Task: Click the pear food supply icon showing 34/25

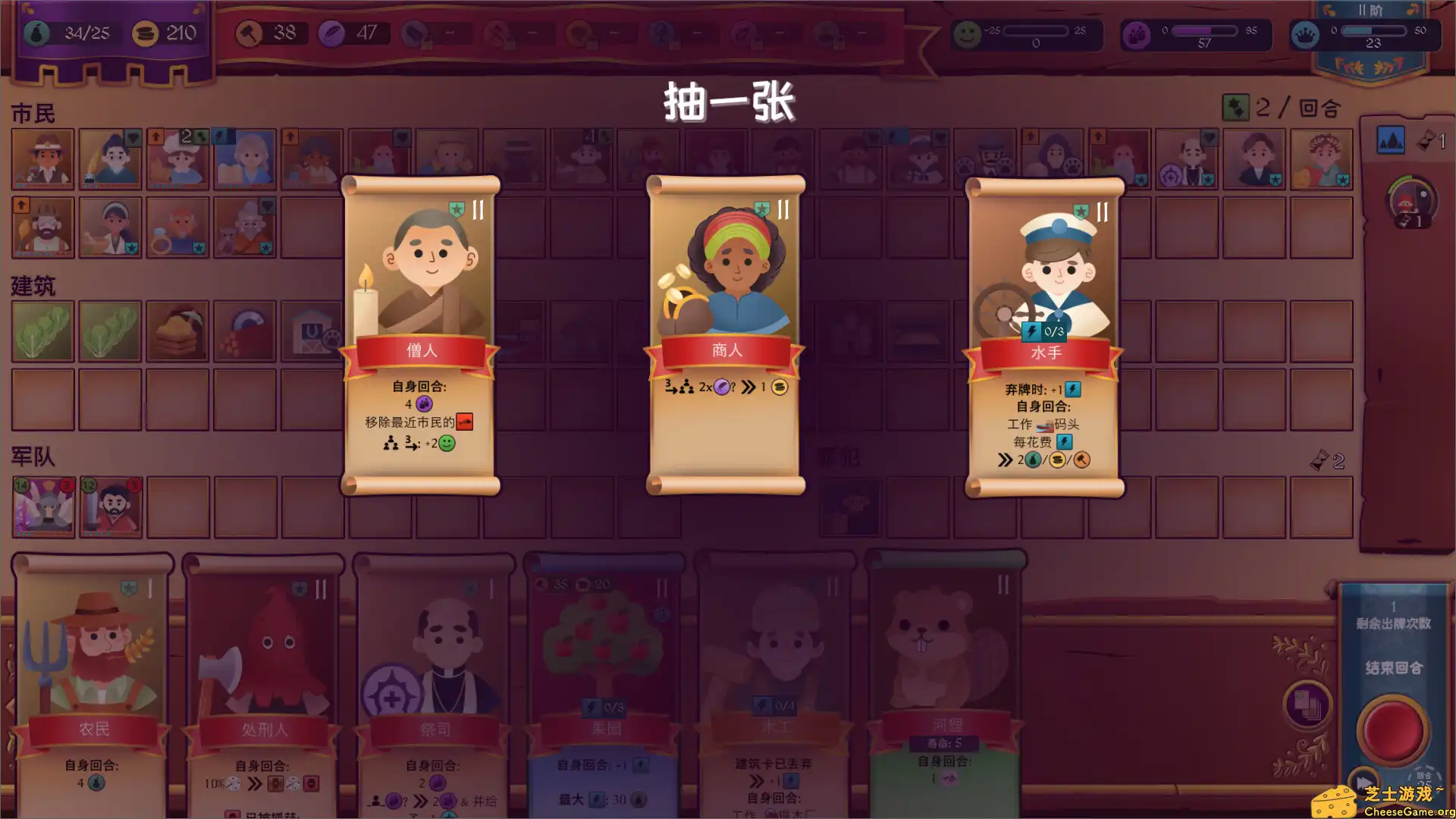Action: [x=36, y=33]
